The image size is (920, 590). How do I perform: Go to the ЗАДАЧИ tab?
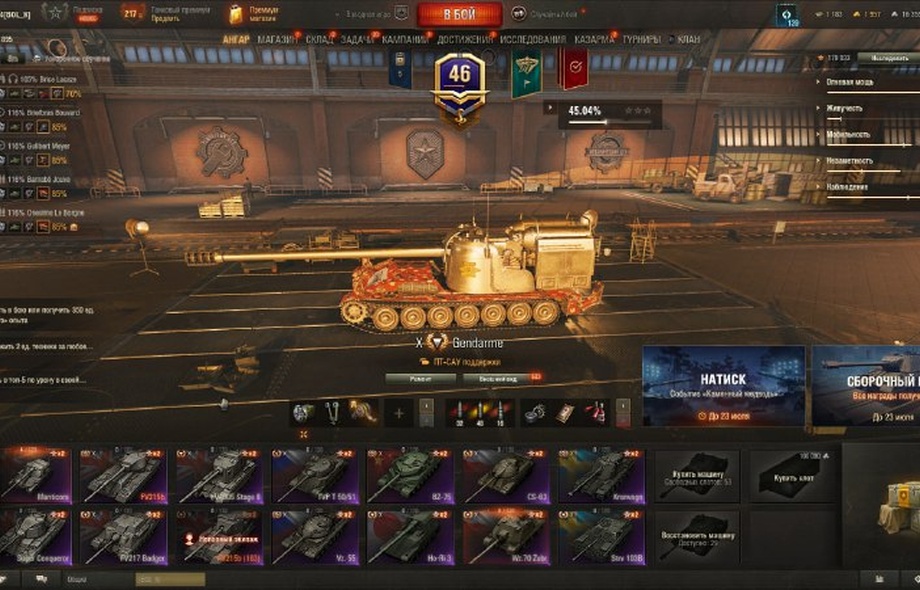point(357,40)
